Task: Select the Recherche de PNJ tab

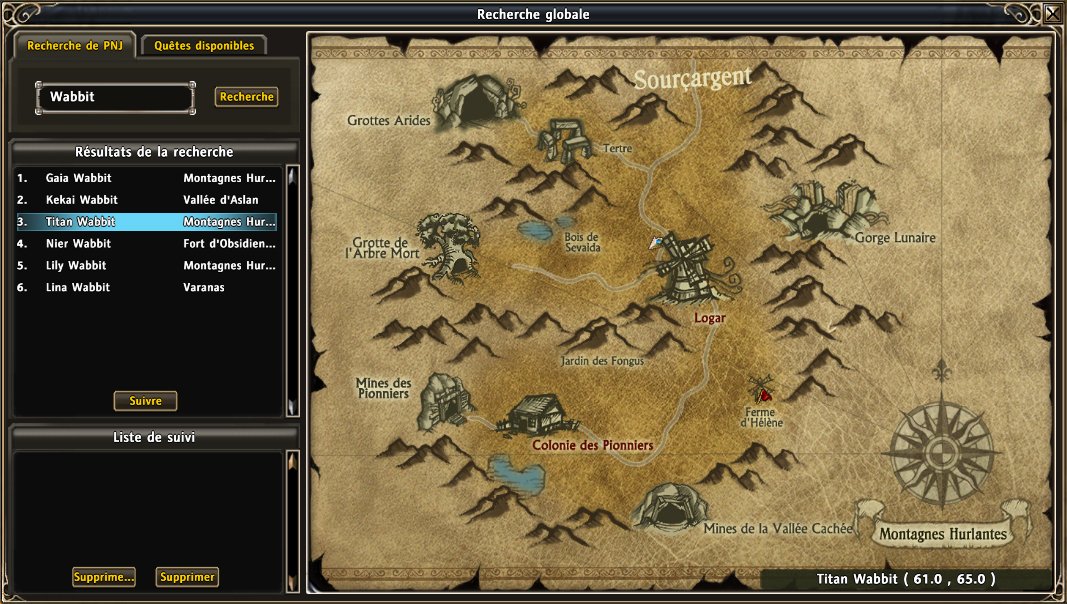Action: [x=75, y=46]
